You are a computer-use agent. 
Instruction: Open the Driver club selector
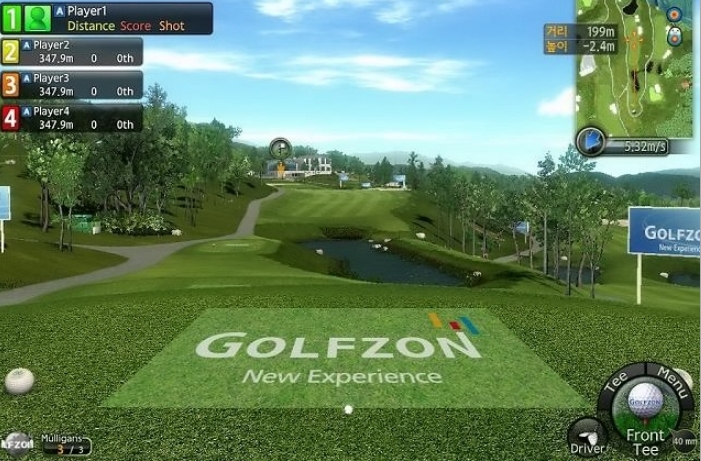[587, 438]
